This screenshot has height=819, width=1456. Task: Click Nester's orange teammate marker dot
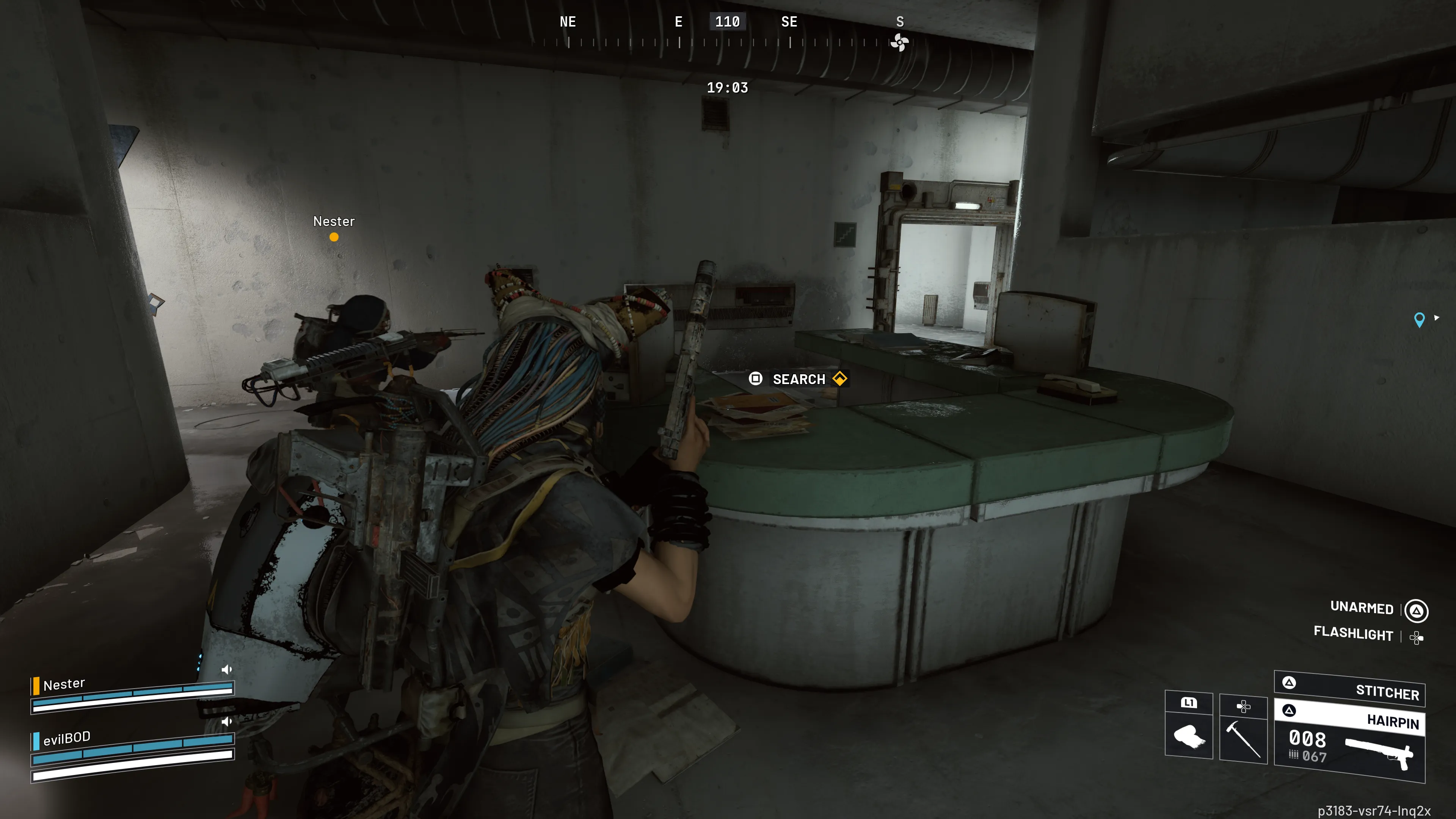pos(334,237)
